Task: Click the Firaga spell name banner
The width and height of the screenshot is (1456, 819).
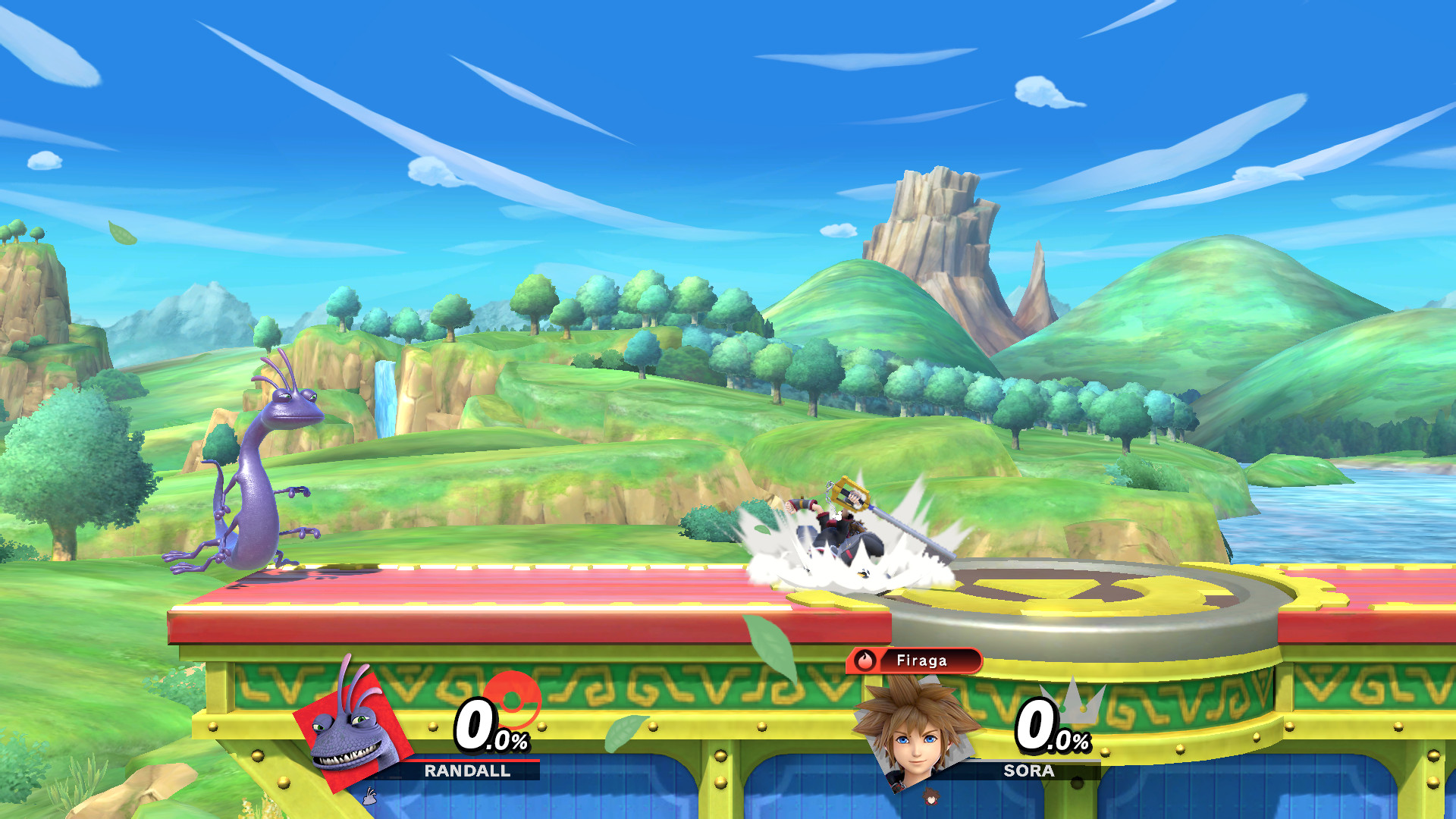Action: pos(923,661)
